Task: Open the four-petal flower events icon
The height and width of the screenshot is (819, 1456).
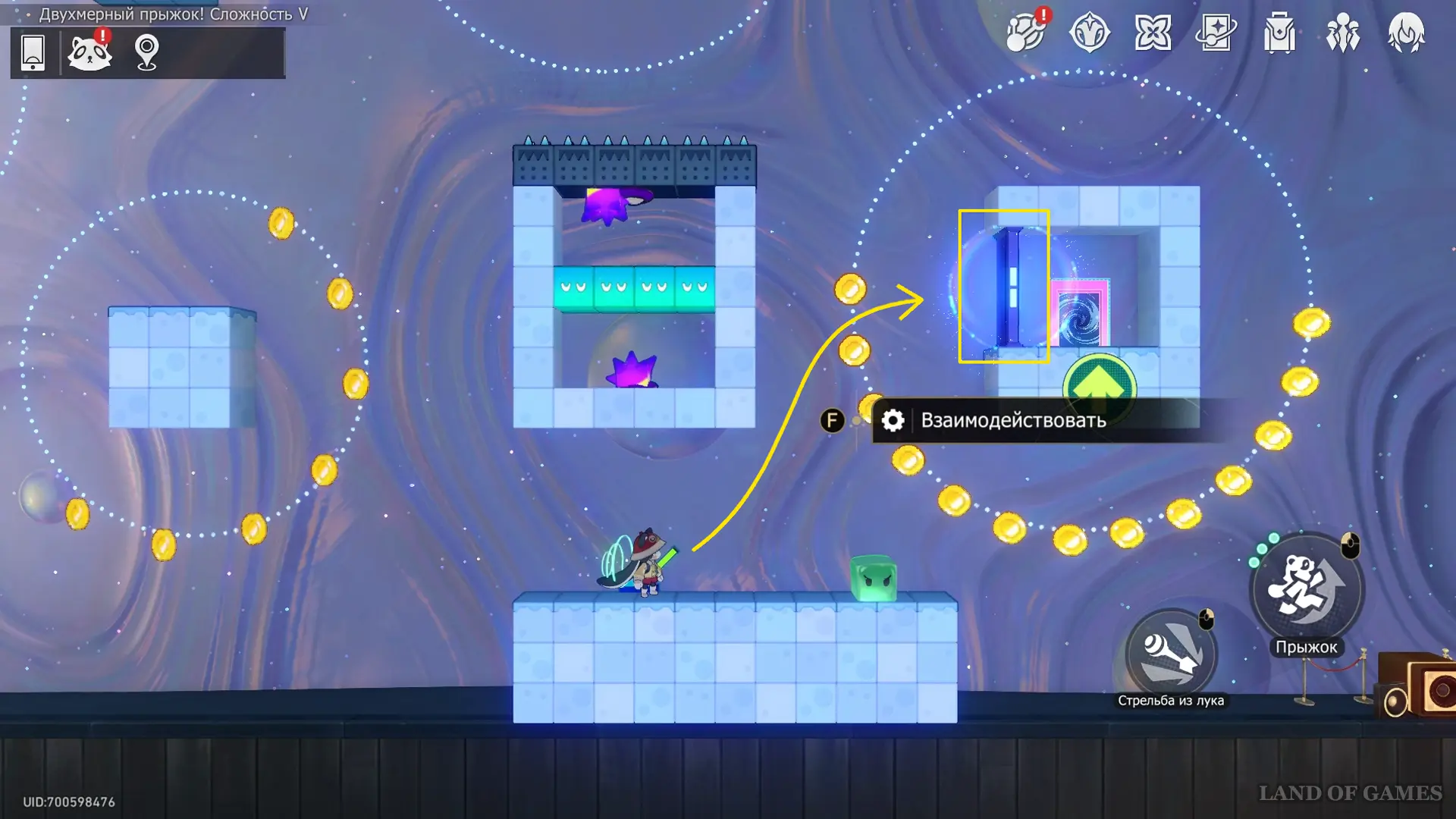Action: click(x=1153, y=33)
